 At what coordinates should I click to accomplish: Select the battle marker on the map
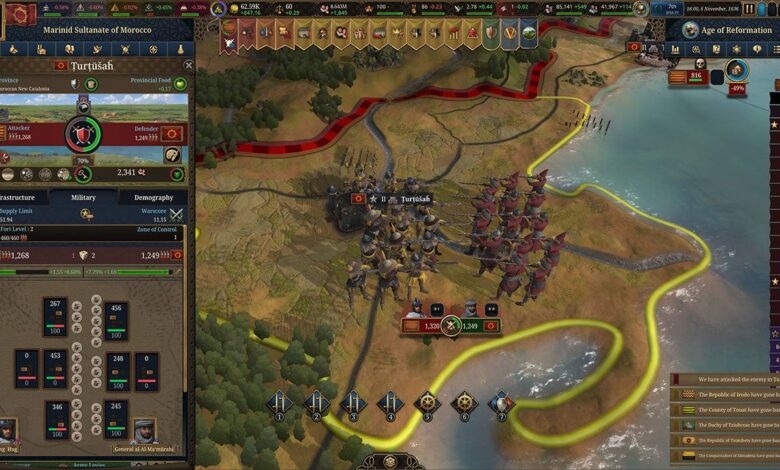point(451,325)
